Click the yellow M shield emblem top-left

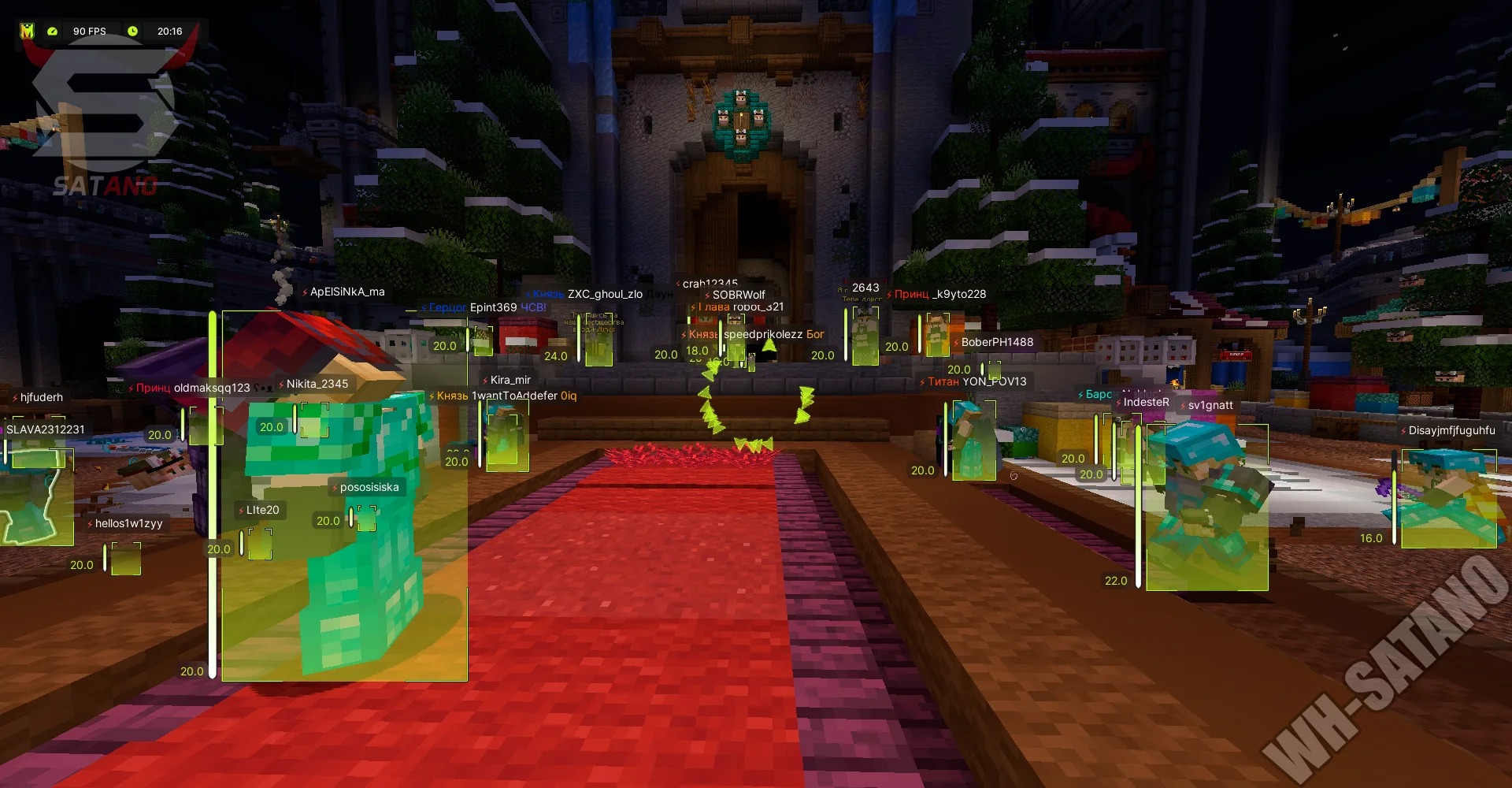point(28,32)
